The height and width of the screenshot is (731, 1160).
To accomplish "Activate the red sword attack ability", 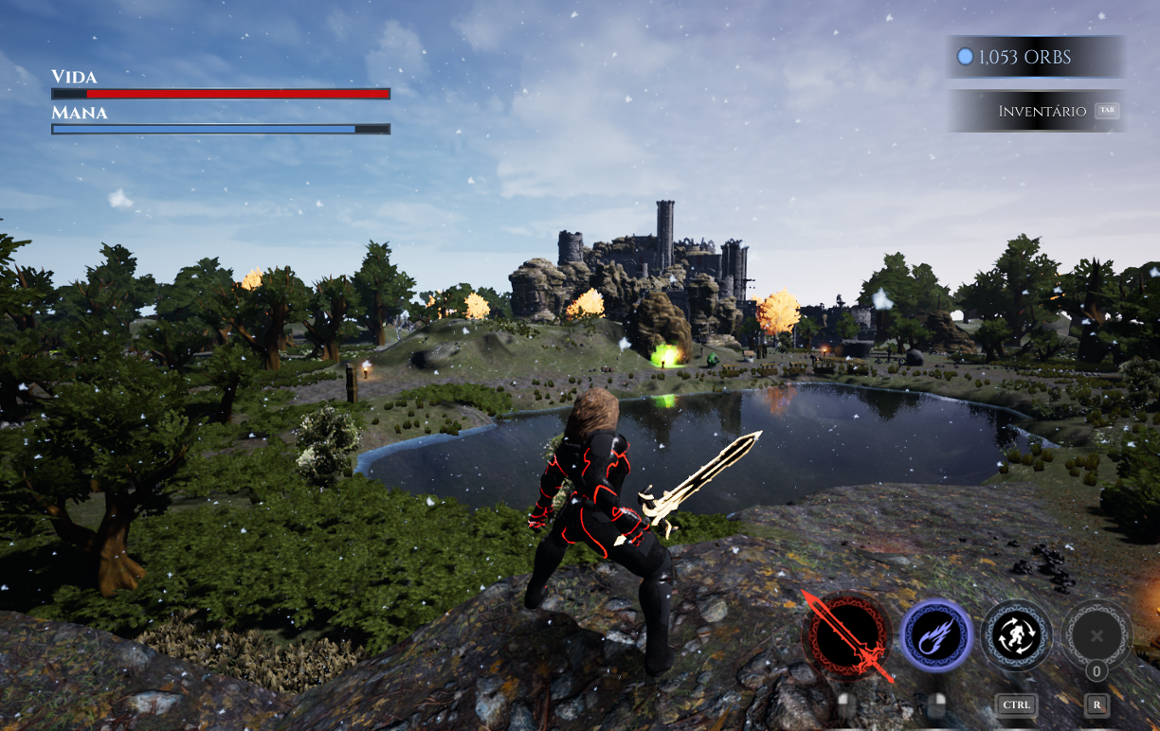I will pos(849,635).
